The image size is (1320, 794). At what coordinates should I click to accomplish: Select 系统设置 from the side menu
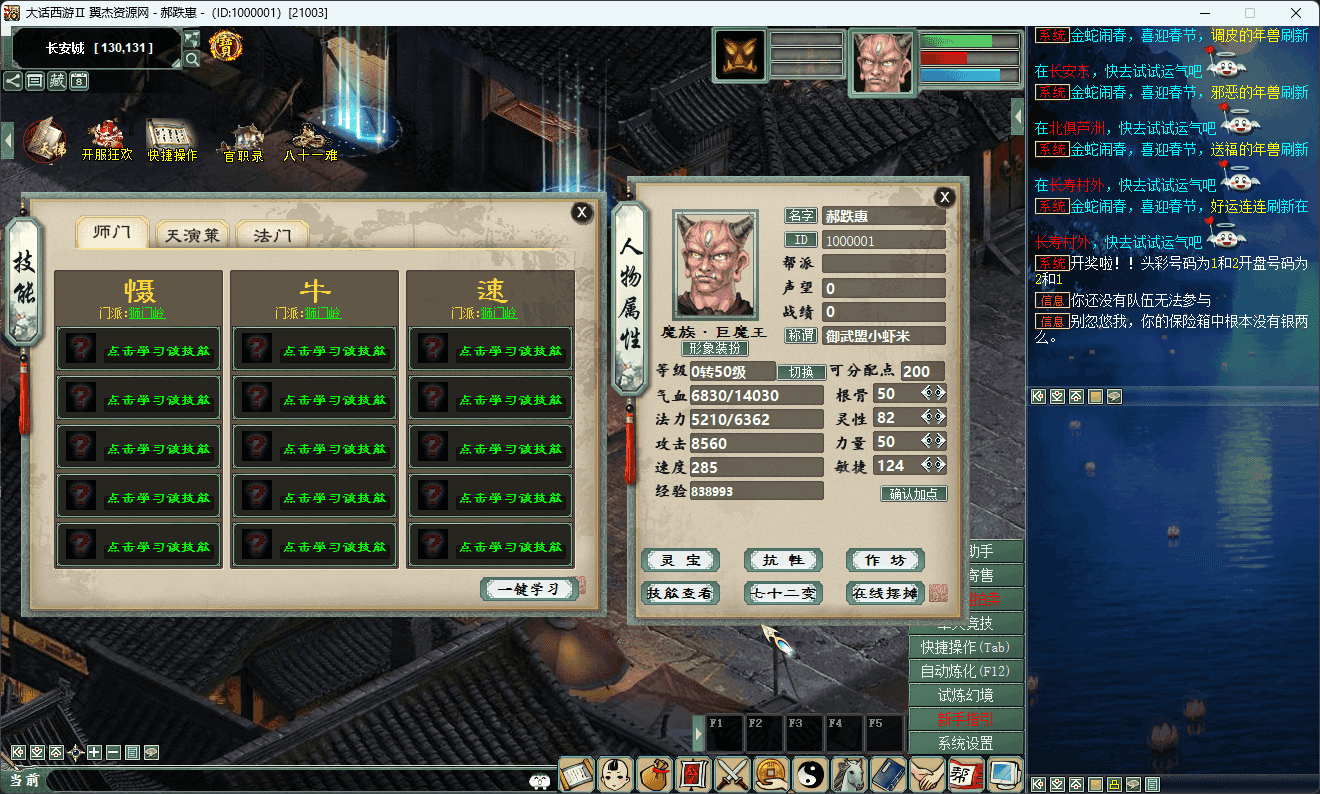click(965, 743)
